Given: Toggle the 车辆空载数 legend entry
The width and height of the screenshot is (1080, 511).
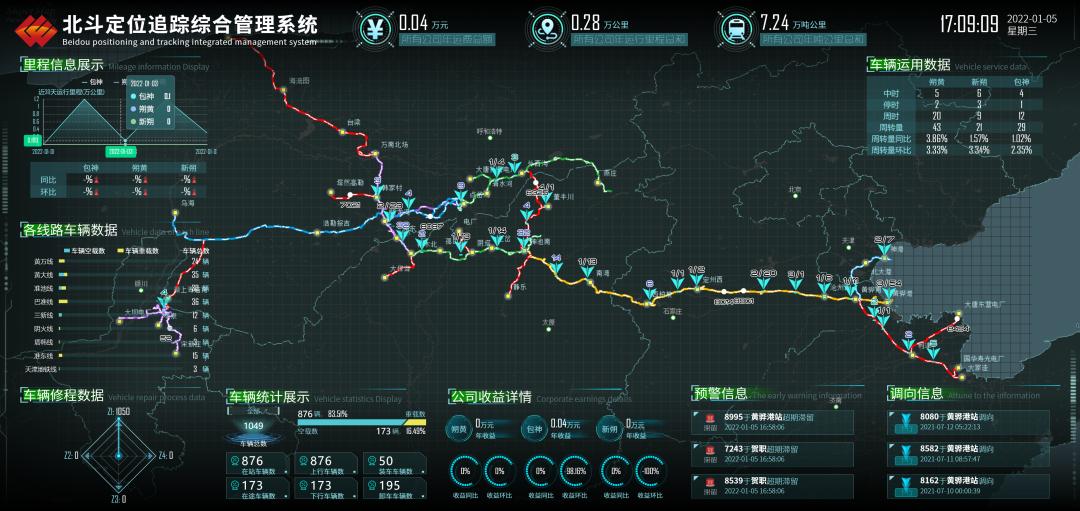Looking at the screenshot, I should point(90,250).
